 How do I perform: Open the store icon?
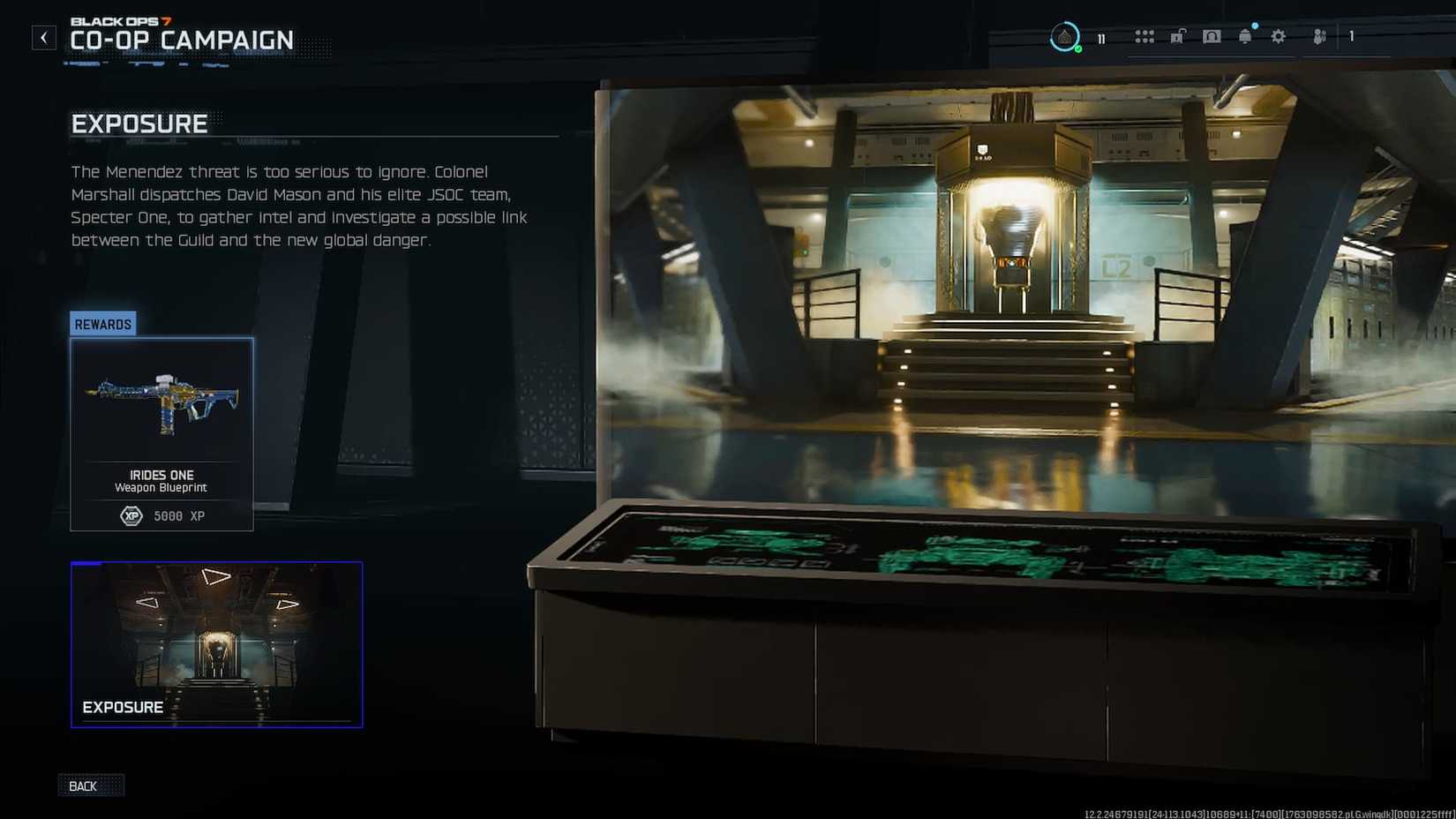pos(1212,36)
